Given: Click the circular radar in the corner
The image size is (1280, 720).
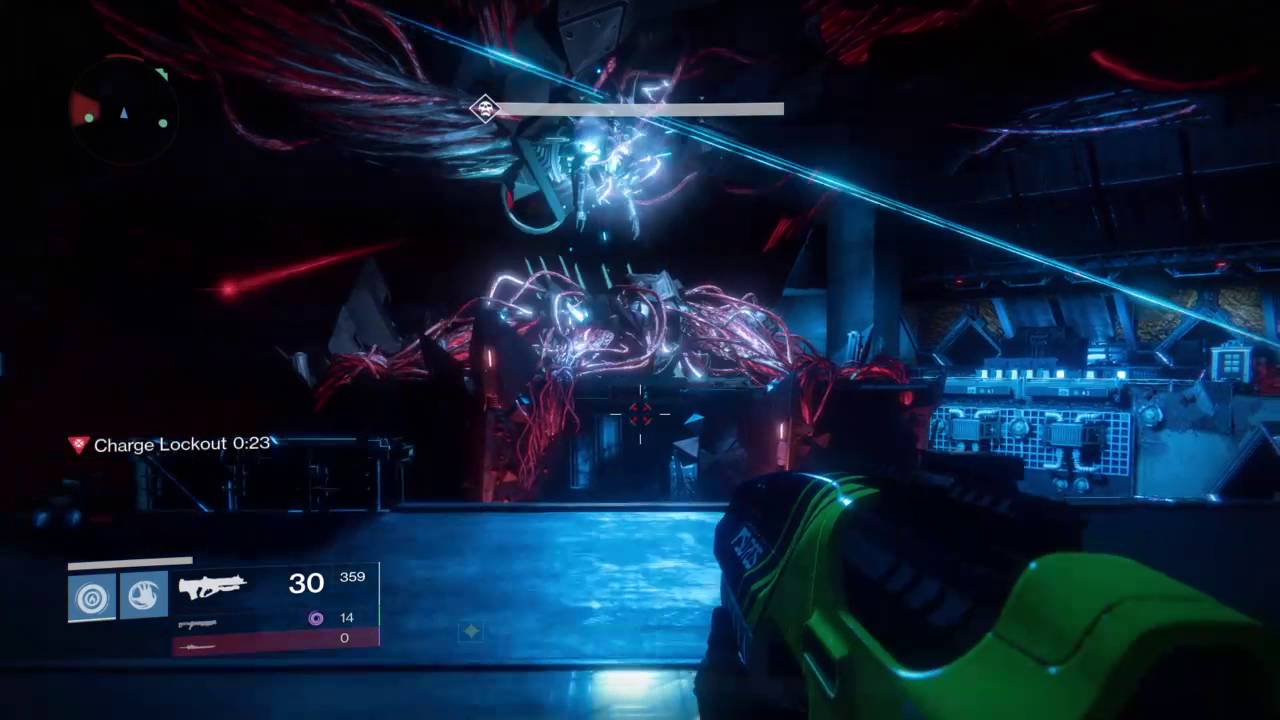Looking at the screenshot, I should pyautogui.click(x=124, y=110).
